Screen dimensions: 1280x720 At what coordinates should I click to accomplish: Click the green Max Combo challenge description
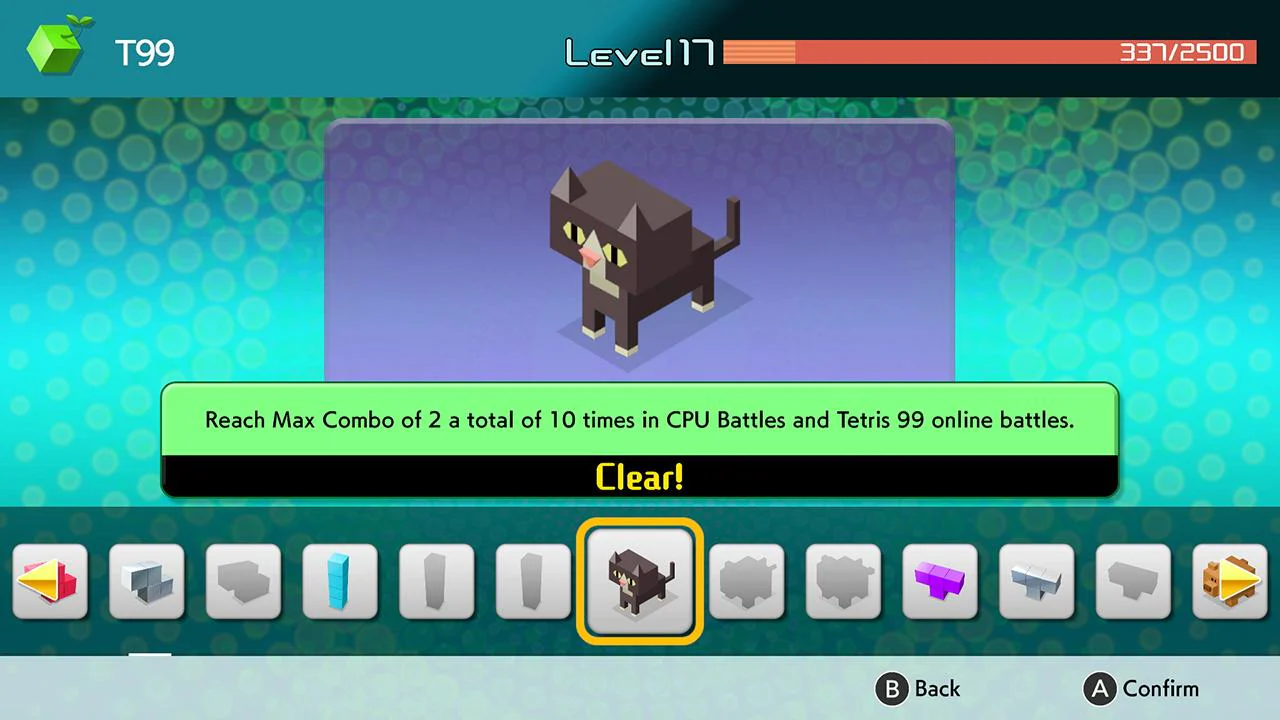(x=639, y=420)
